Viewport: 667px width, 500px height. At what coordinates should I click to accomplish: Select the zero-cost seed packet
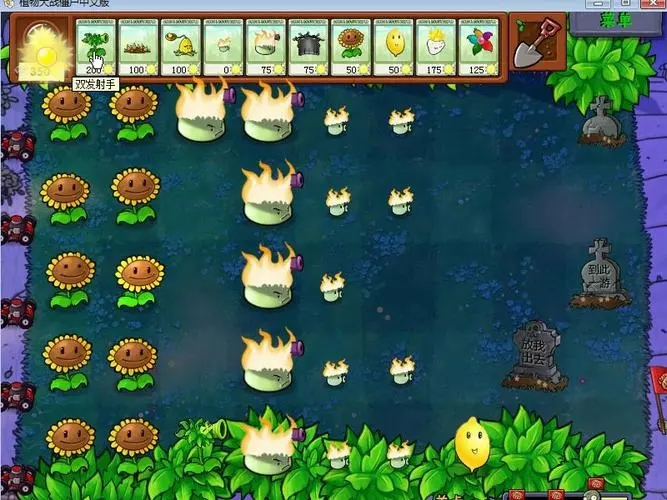223,47
